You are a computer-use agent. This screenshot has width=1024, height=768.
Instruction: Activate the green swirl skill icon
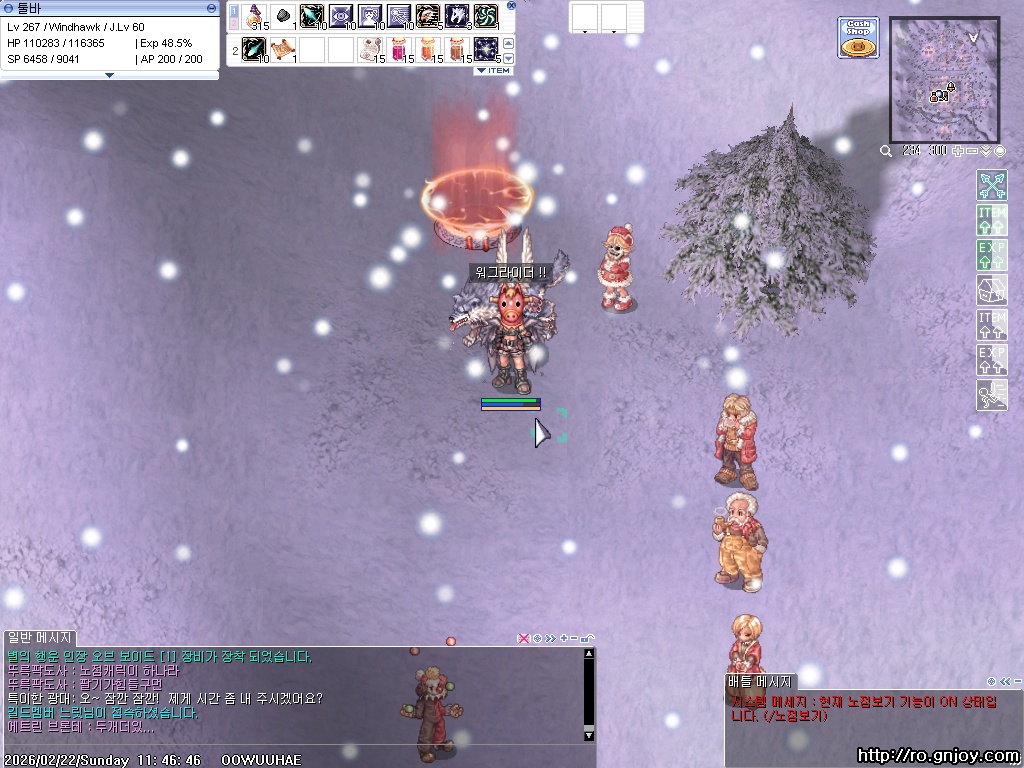485,16
